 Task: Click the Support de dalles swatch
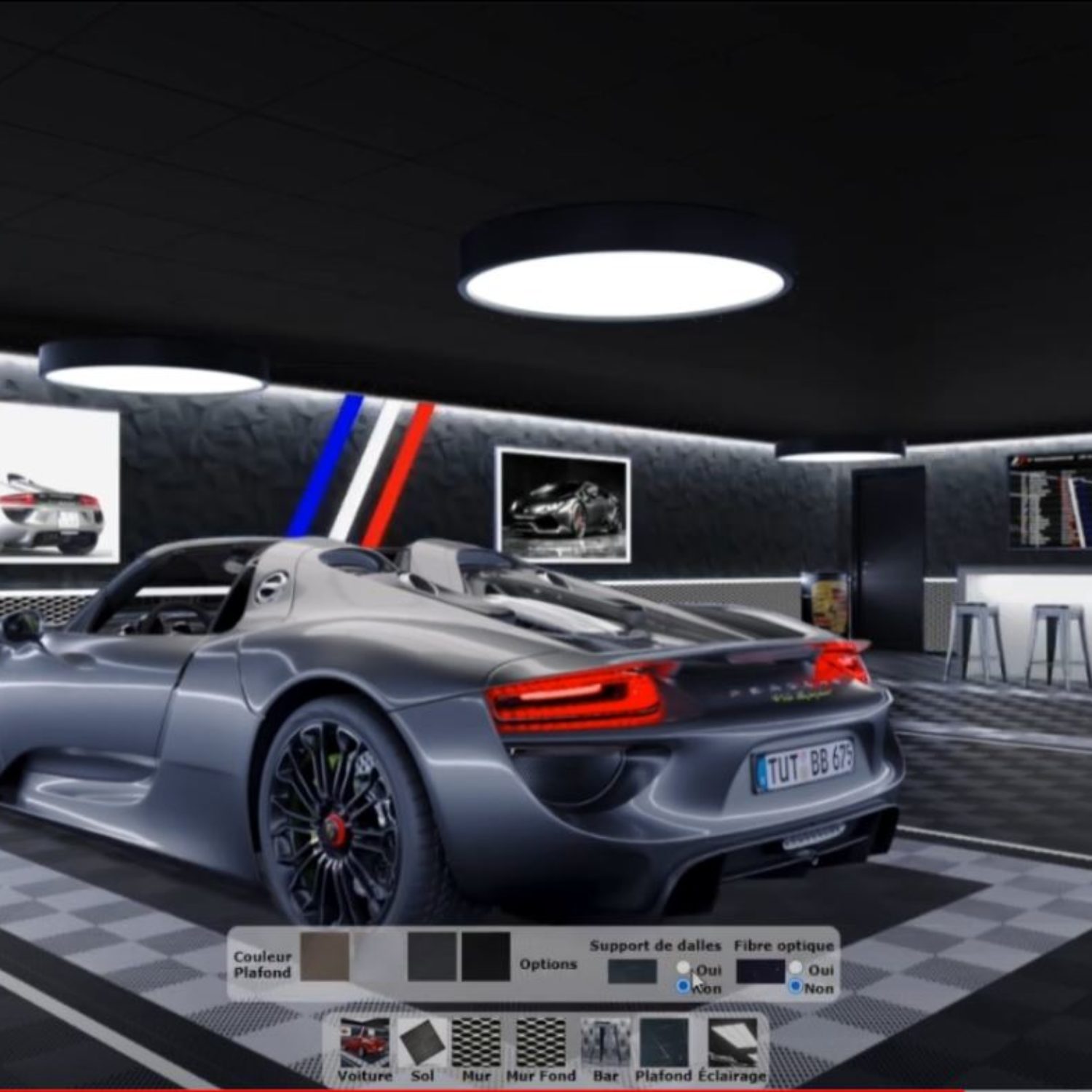coord(632,972)
